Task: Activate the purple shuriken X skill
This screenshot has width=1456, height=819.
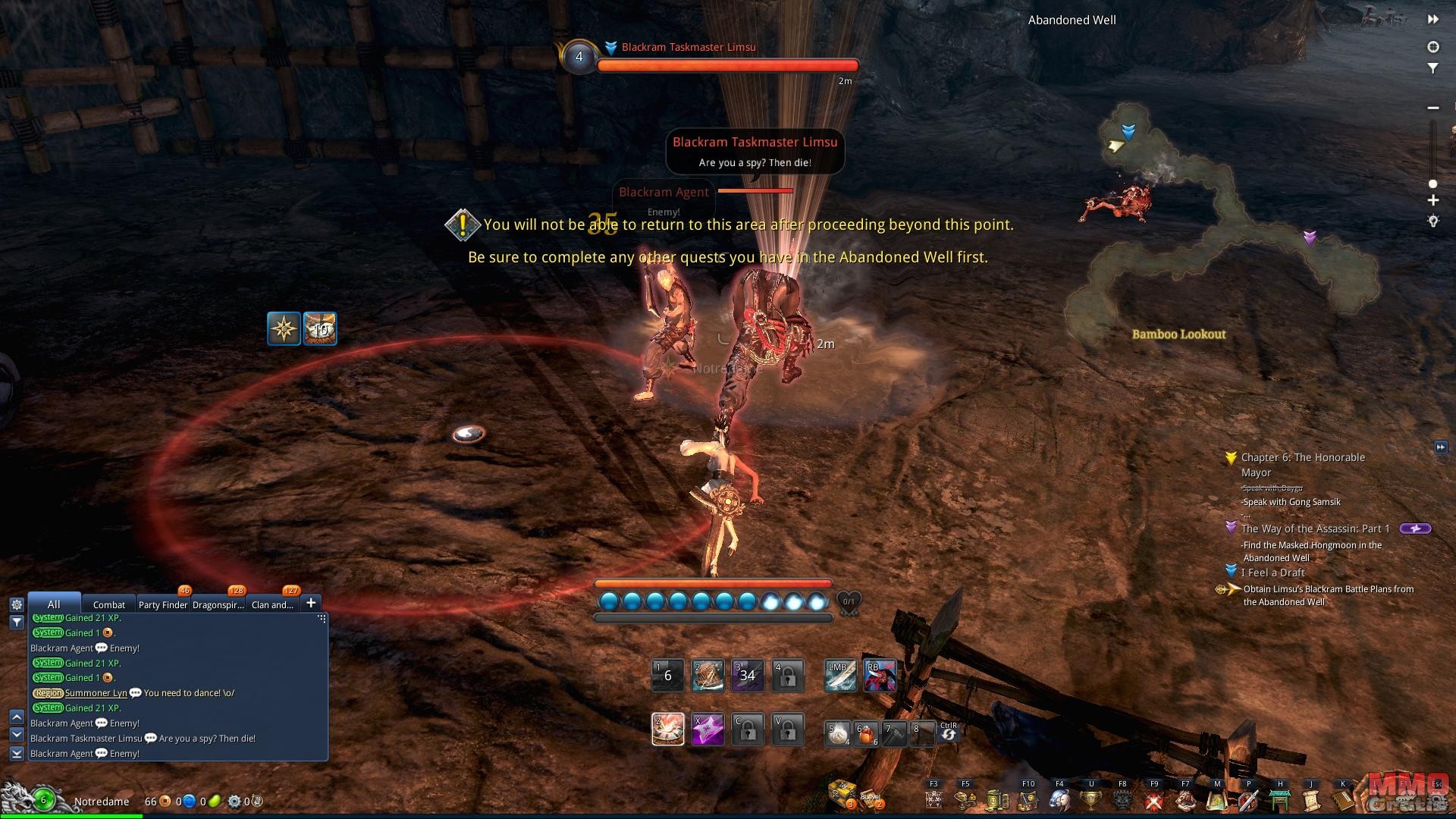Action: tap(708, 730)
